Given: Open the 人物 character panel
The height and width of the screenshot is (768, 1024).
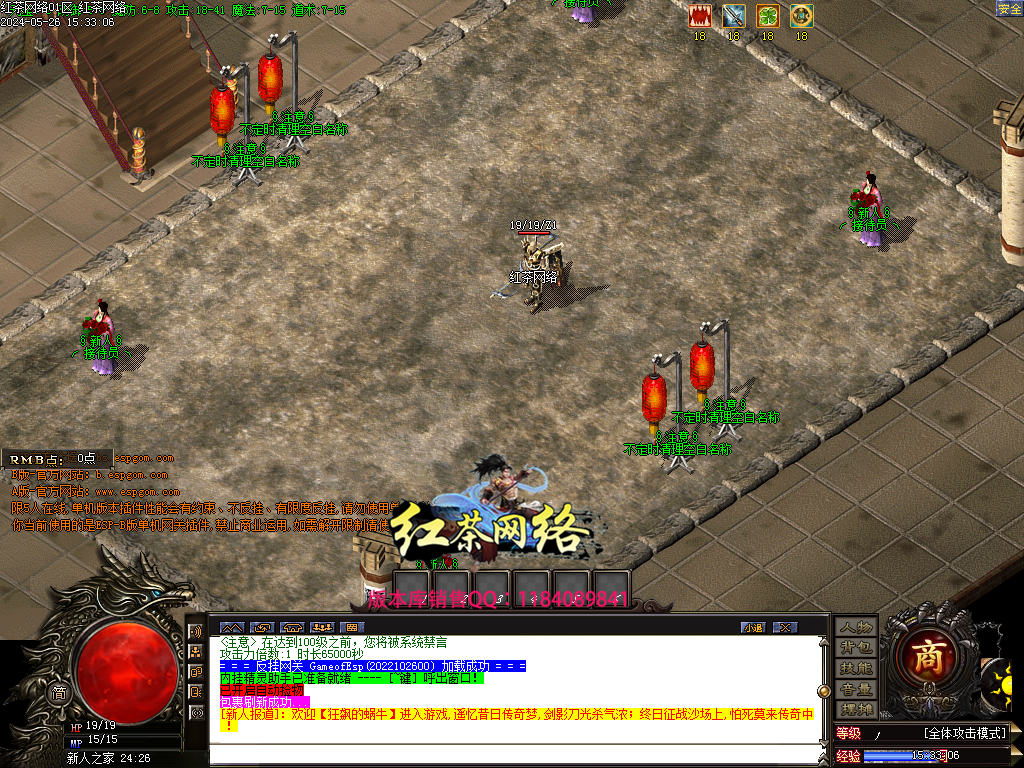Looking at the screenshot, I should tap(856, 627).
